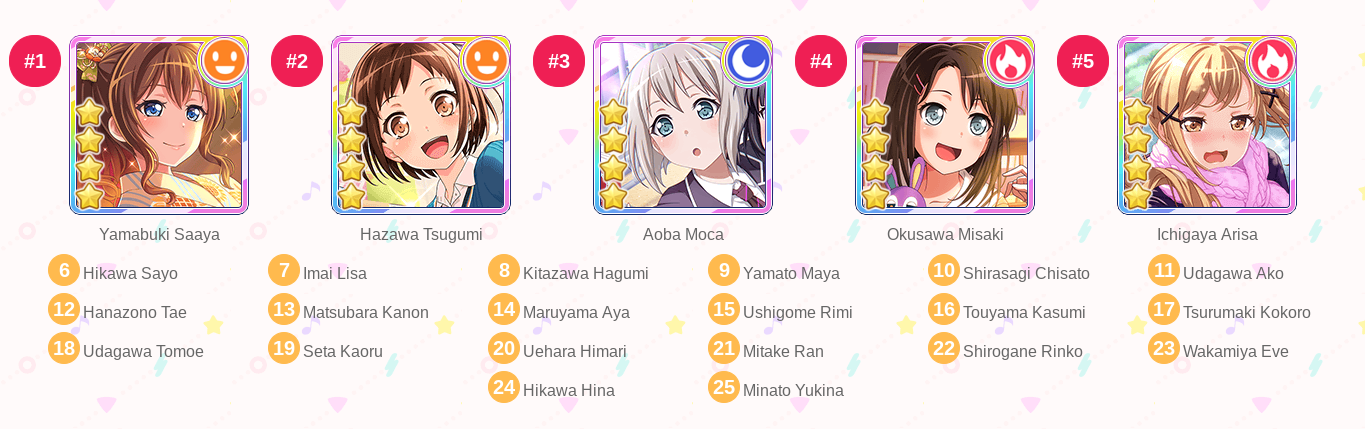Choose Udagawa Ako from the list

click(x=1233, y=273)
